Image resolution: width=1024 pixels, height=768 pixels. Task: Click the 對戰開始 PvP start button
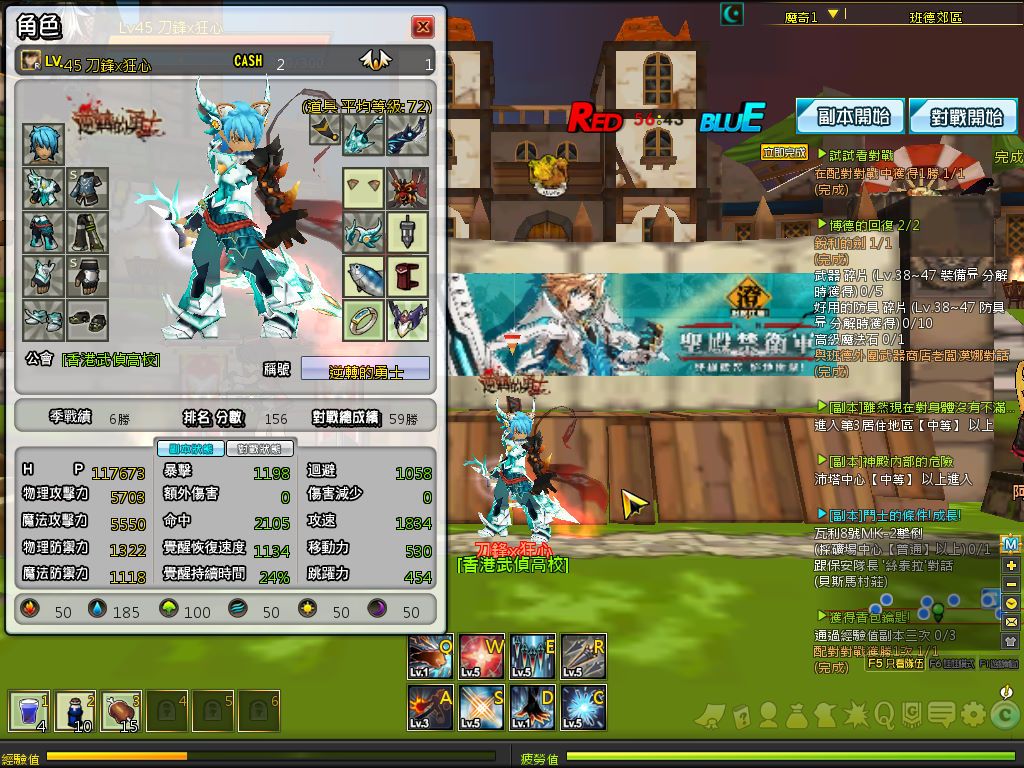[x=963, y=116]
